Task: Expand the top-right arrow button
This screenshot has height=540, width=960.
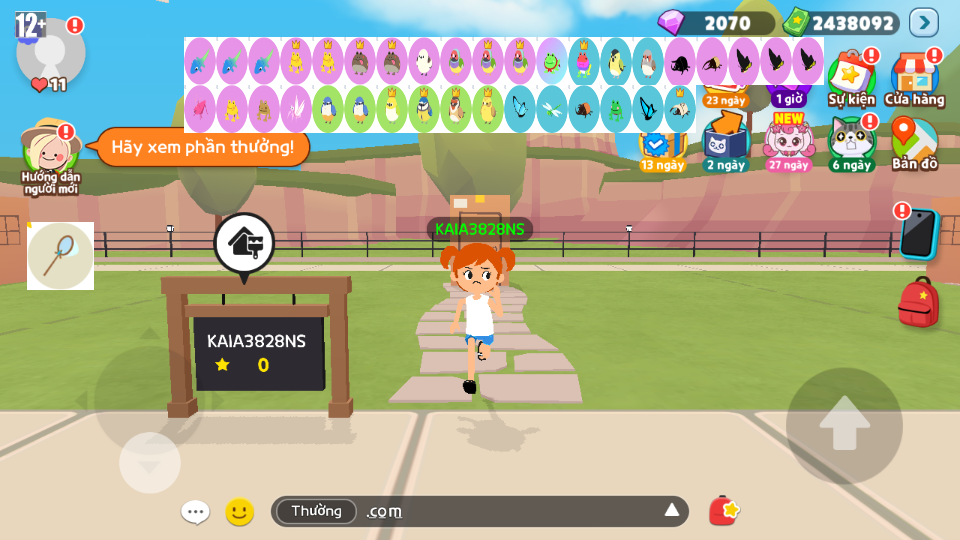Action: click(923, 22)
